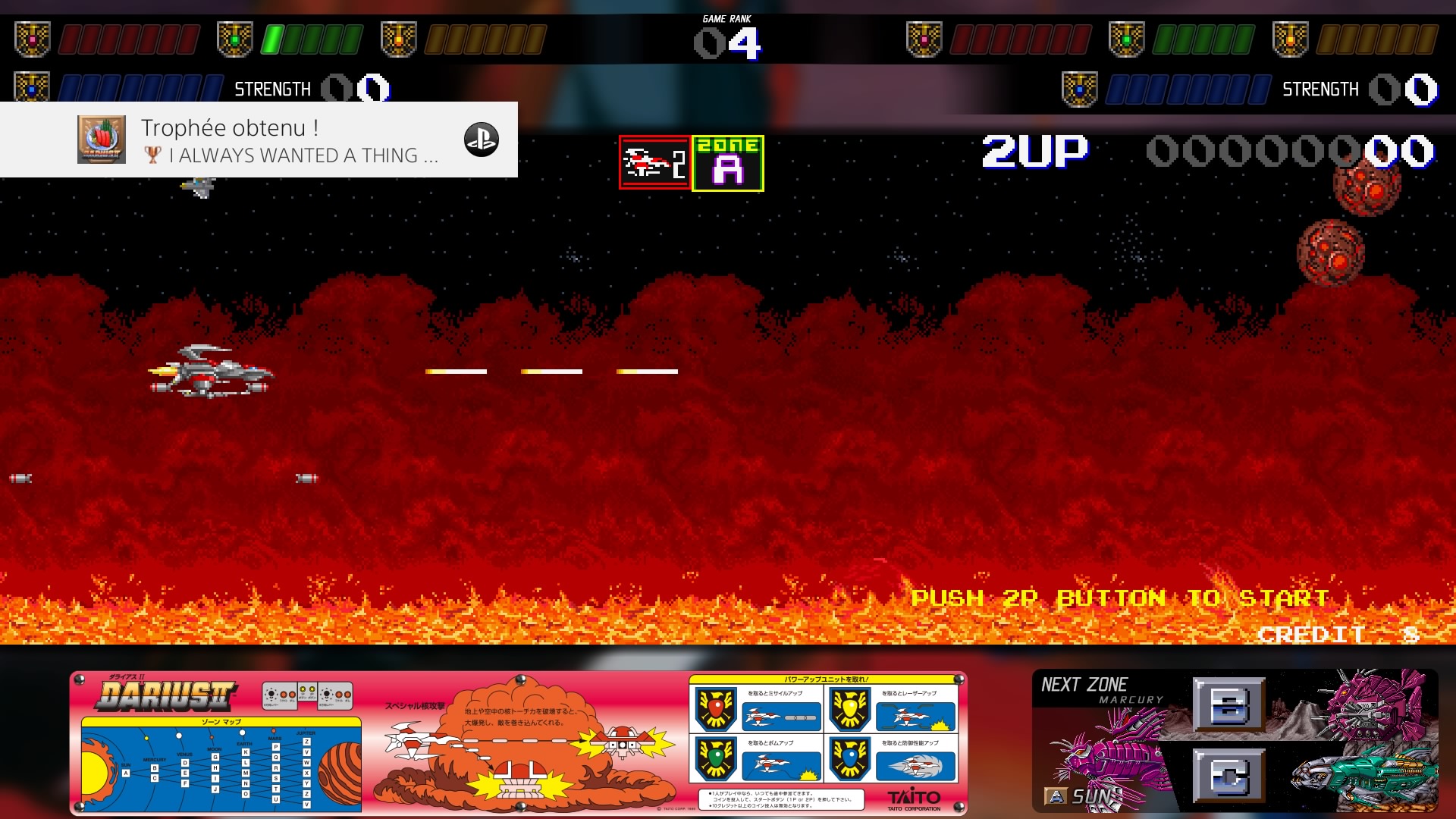
Task: Open the zone map diagram on the instruction card
Action: click(221, 766)
